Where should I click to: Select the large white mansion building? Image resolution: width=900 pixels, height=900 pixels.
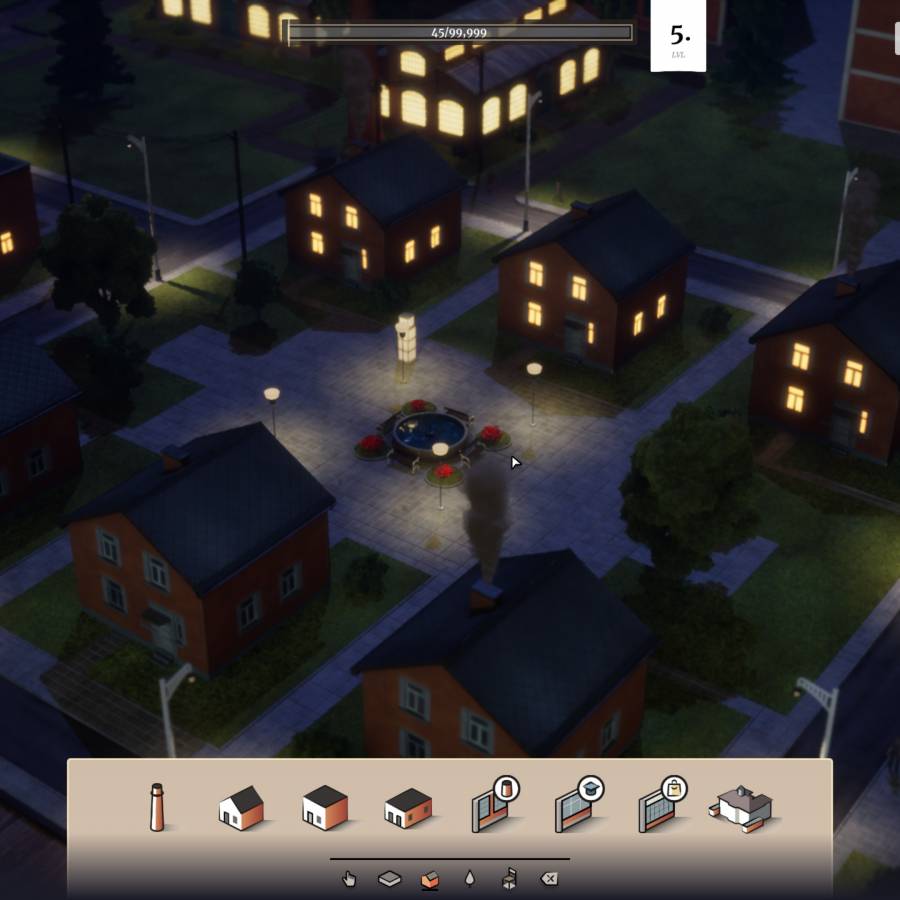(745, 806)
